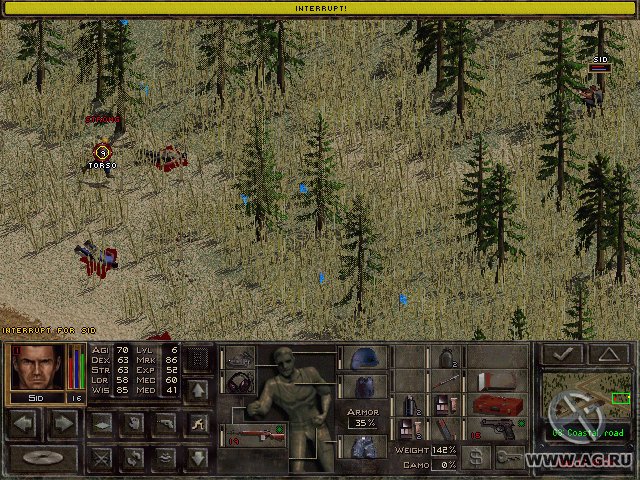Select the blue helmet armor slot
This screenshot has height=480, width=640.
(361, 358)
